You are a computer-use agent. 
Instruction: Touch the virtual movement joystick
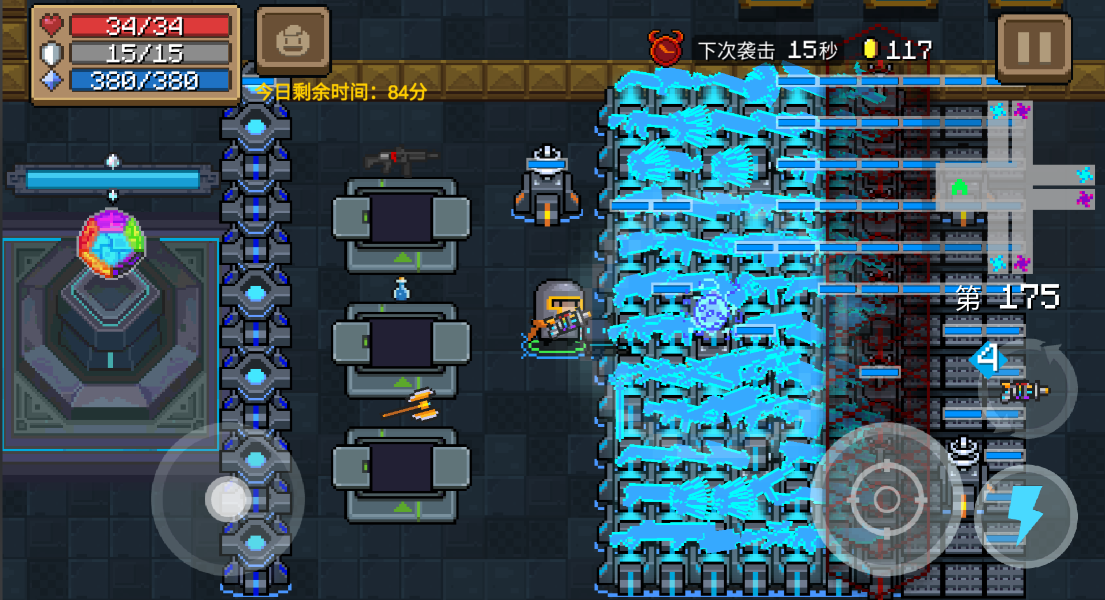click(228, 497)
